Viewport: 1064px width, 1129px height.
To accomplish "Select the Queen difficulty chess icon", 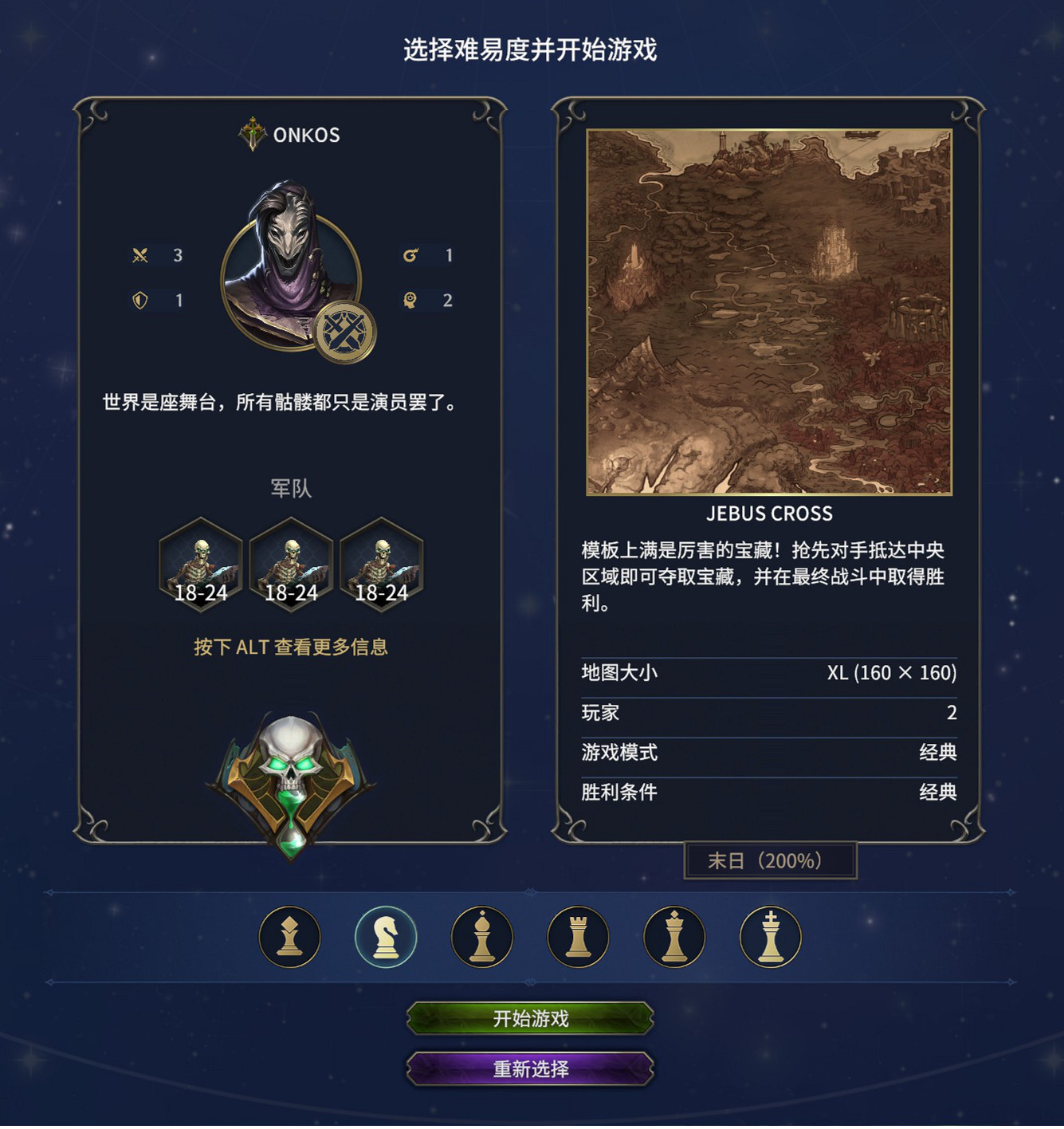I will point(673,936).
